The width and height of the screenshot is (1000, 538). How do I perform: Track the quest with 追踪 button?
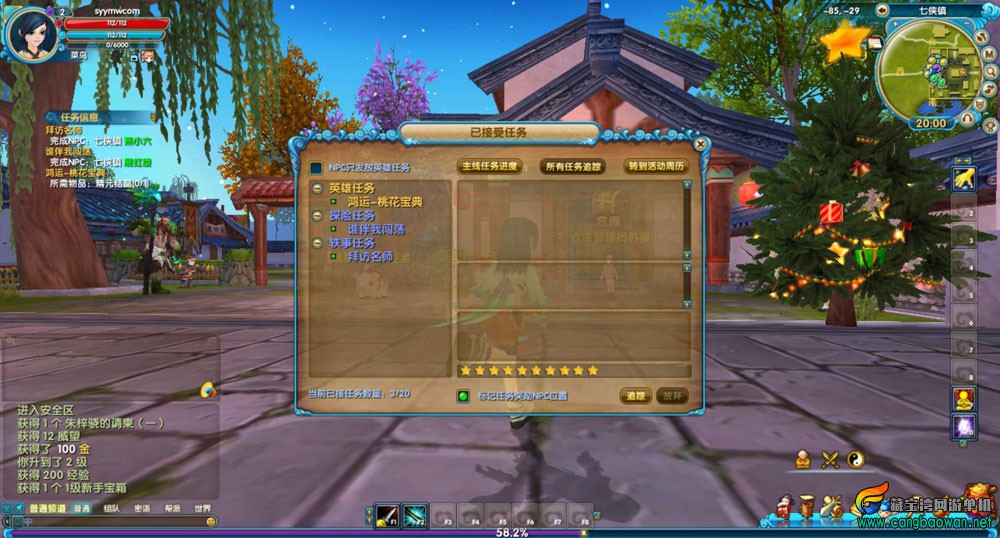click(x=636, y=396)
